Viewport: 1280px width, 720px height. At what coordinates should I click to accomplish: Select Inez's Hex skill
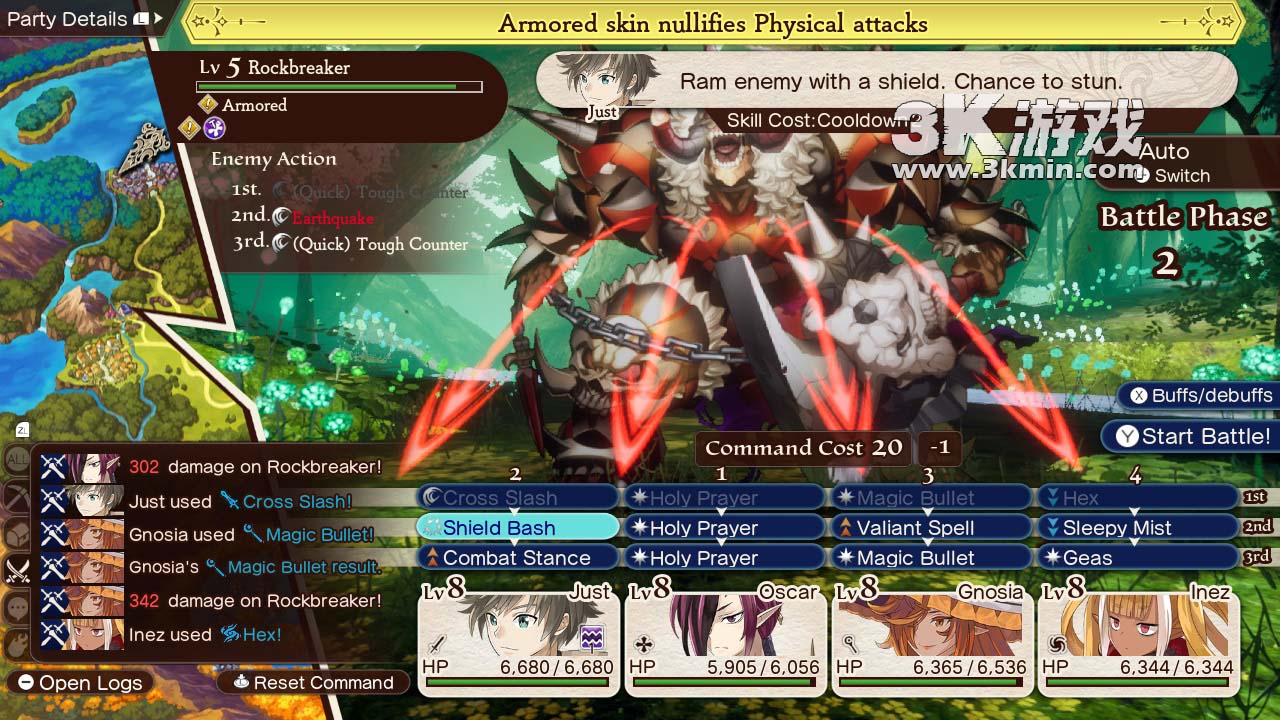[x=1137, y=498]
